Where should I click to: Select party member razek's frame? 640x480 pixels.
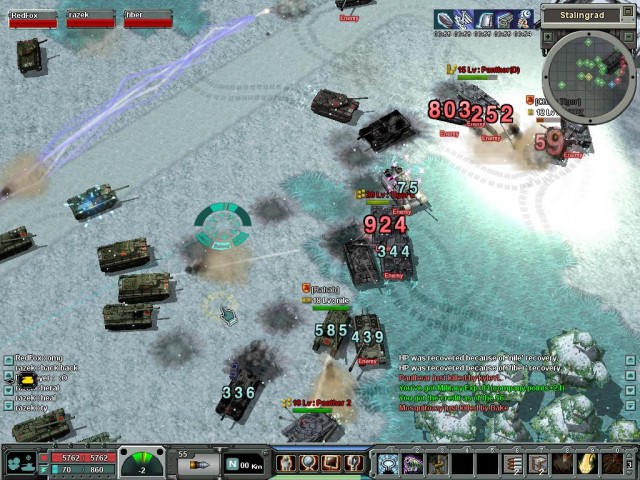click(x=88, y=18)
